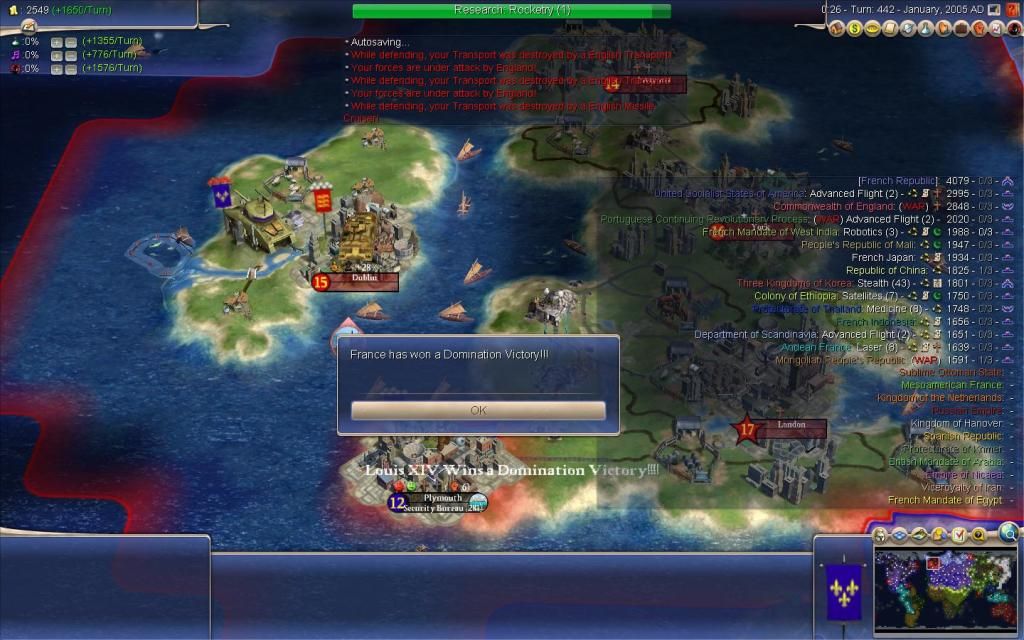Increase the research rate with plus
This screenshot has width=1024, height=640.
click(x=57, y=42)
